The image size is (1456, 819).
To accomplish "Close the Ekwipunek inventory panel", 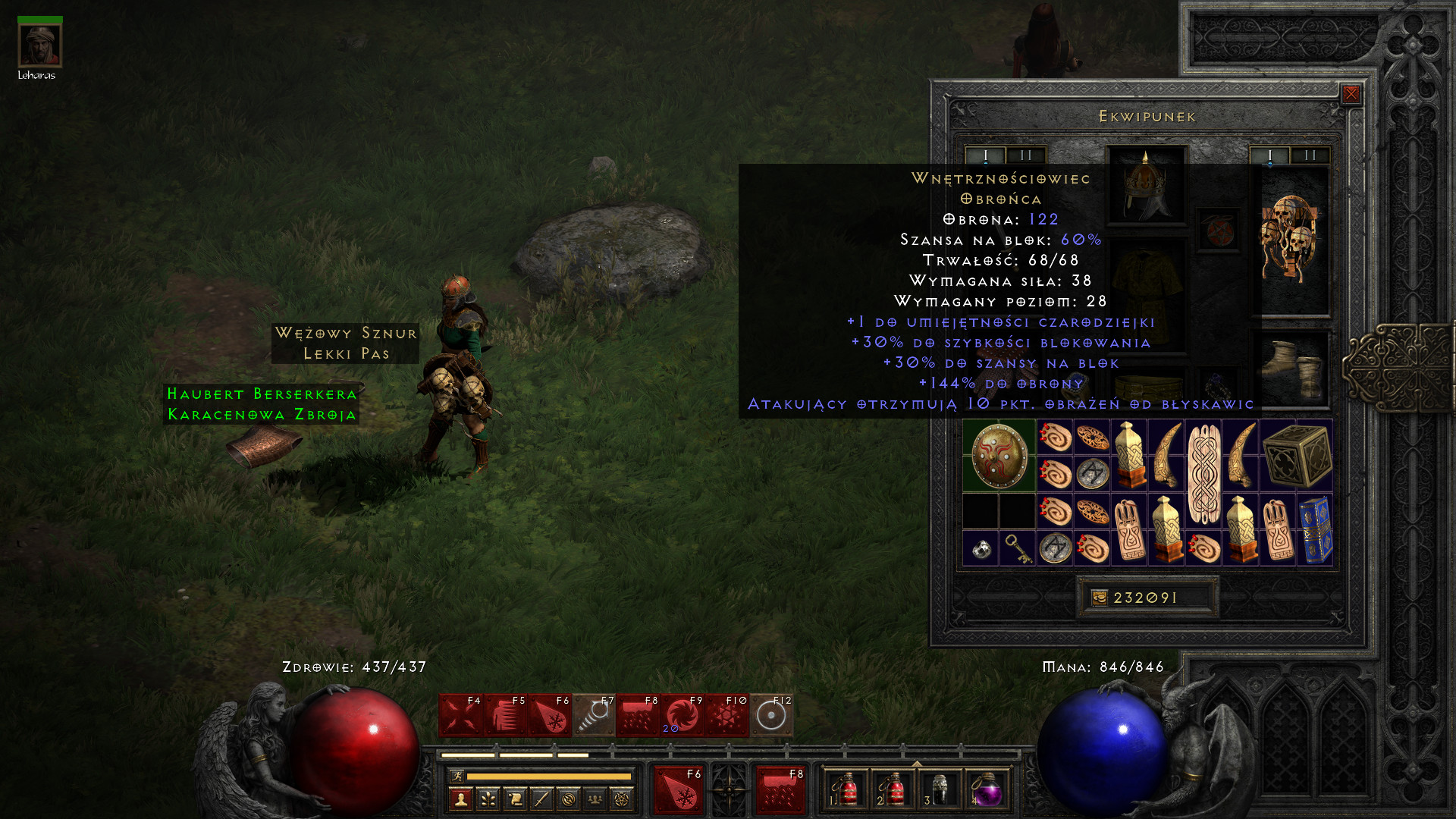I will (1351, 94).
